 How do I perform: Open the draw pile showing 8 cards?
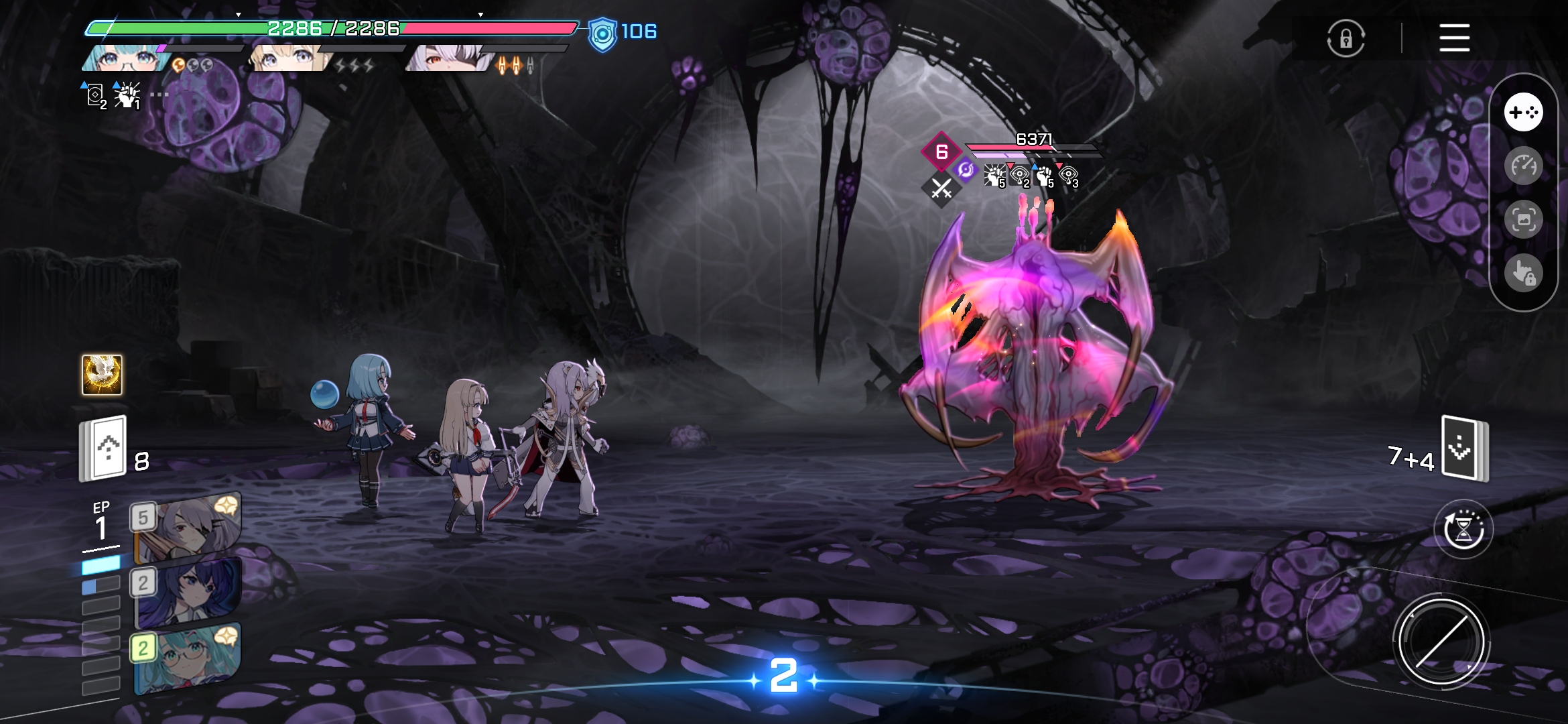(104, 448)
